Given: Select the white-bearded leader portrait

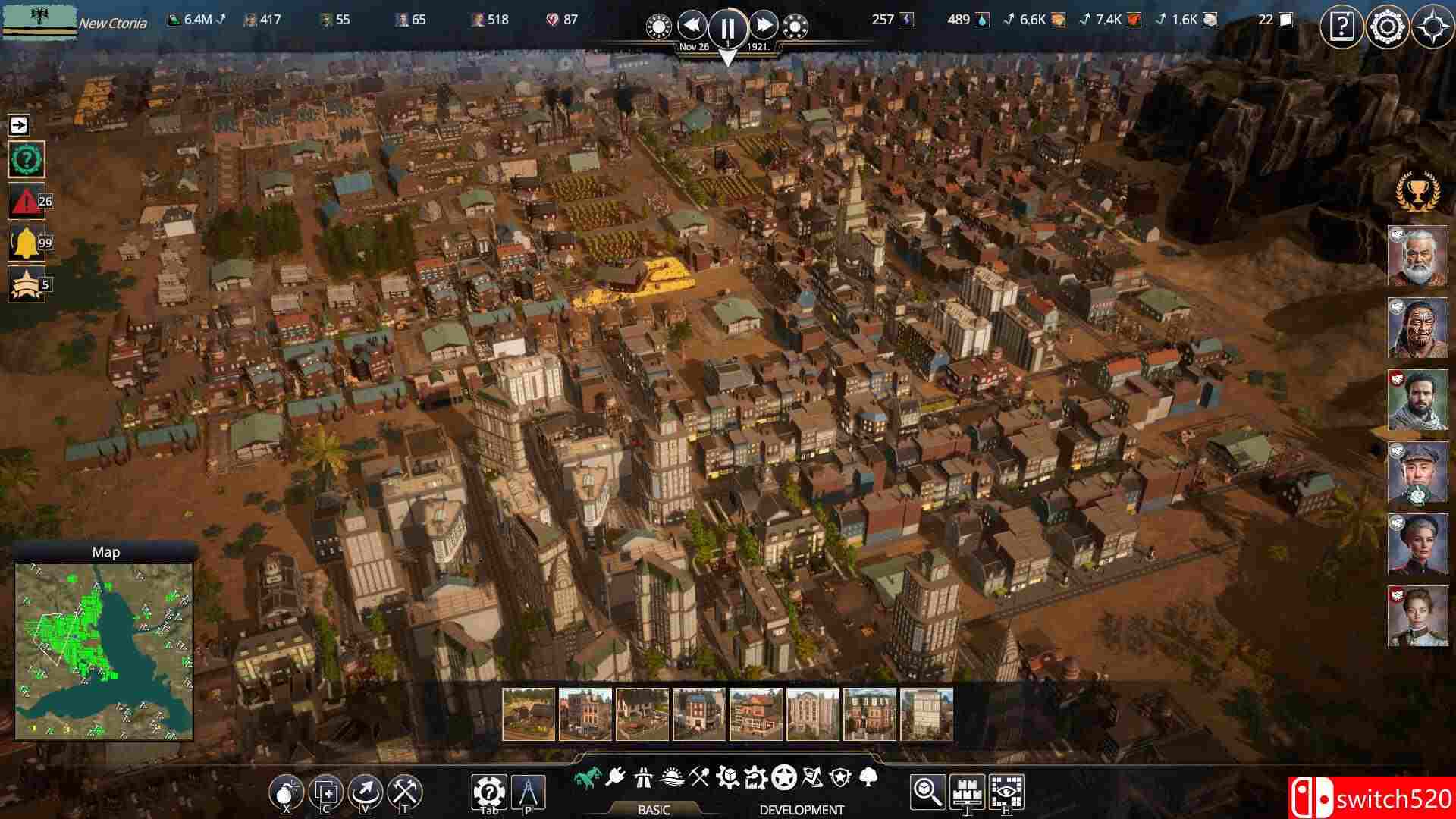Looking at the screenshot, I should click(1417, 256).
